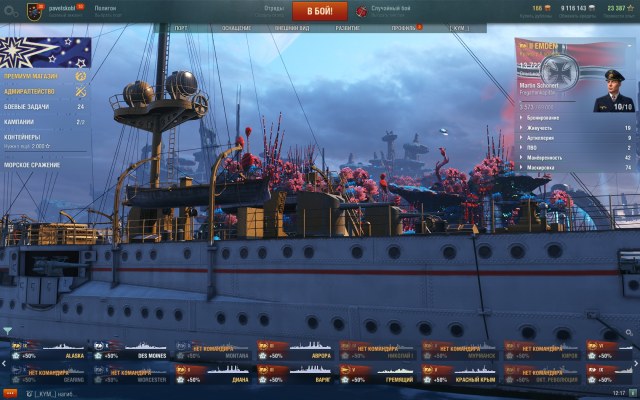Show Боевые задачи list
The width and height of the screenshot is (640, 400).
coord(30,106)
